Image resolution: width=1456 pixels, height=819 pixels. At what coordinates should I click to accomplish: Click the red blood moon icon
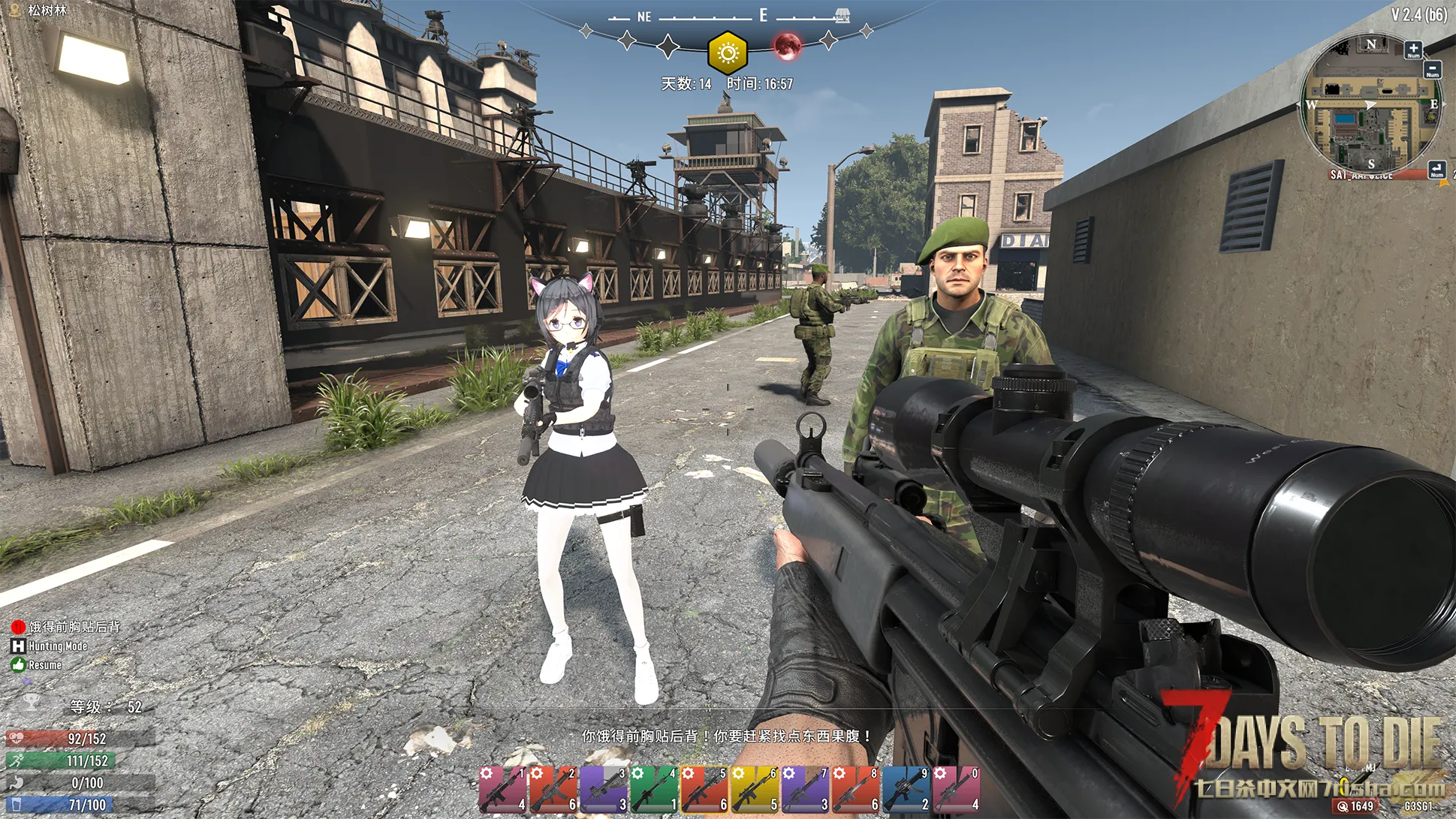pos(787,46)
